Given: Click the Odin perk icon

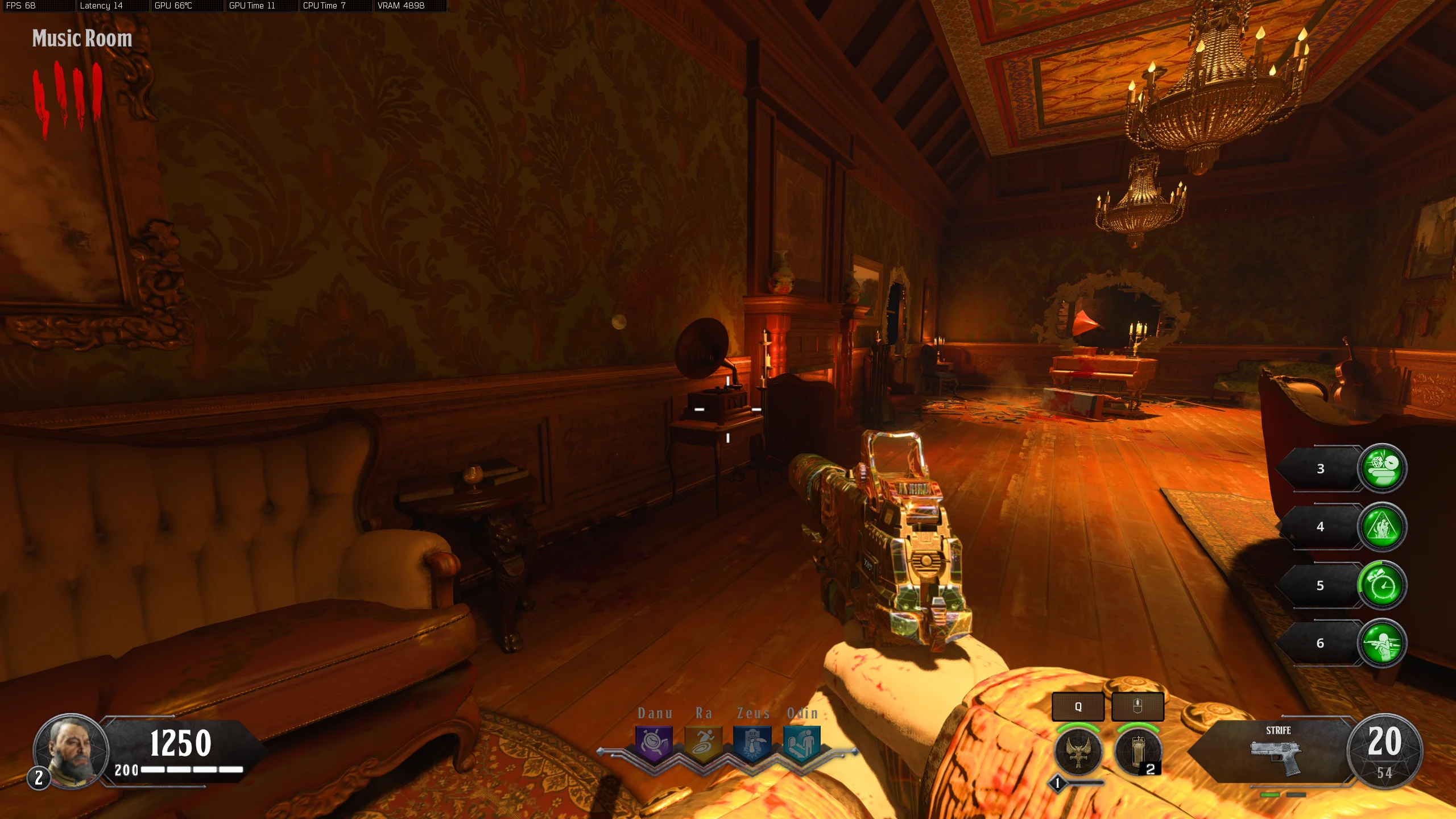Looking at the screenshot, I should [802, 743].
